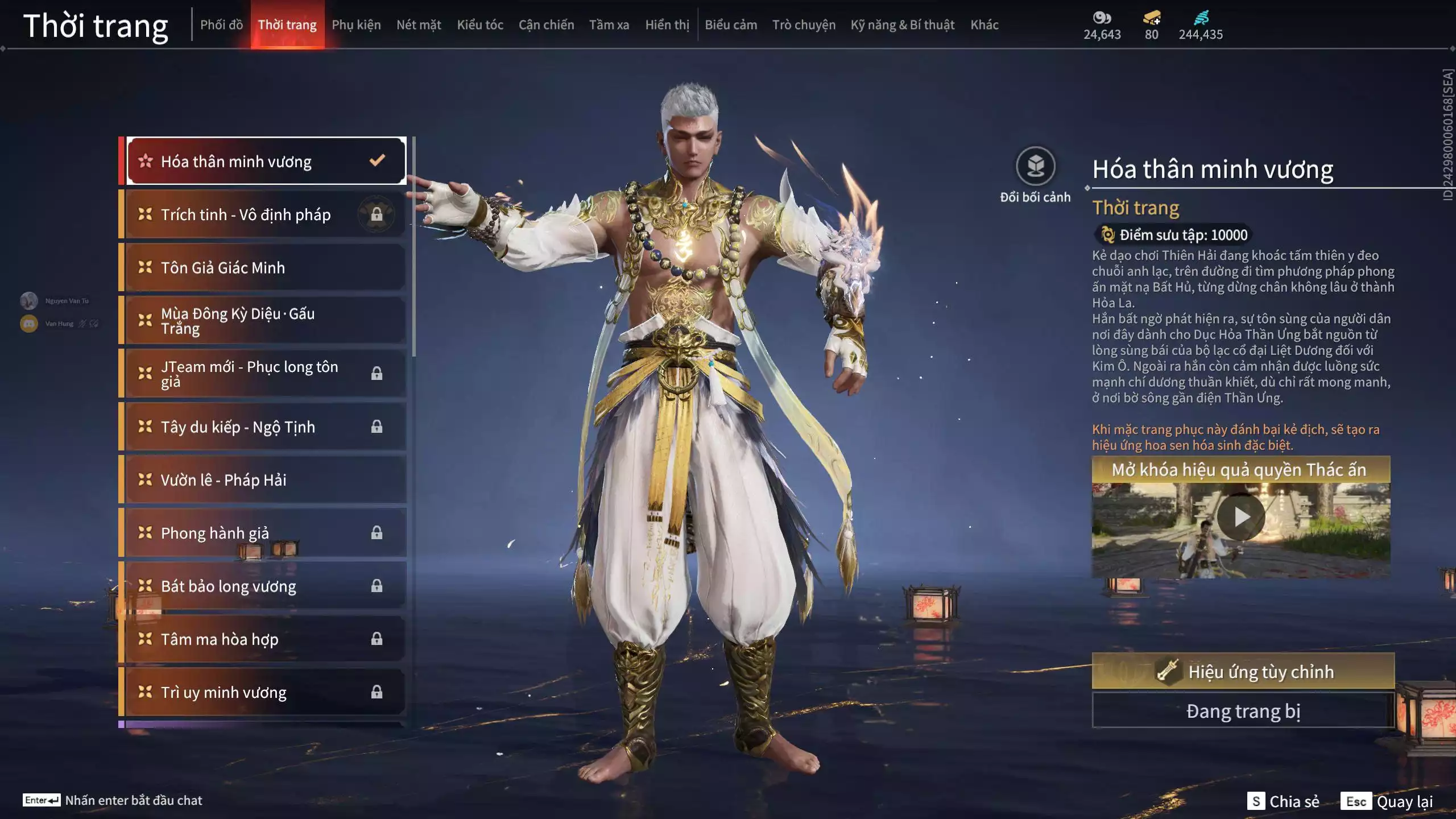Viewport: 1456px width, 819px height.
Task: Select the Kiểu tóc tab
Action: (480, 25)
